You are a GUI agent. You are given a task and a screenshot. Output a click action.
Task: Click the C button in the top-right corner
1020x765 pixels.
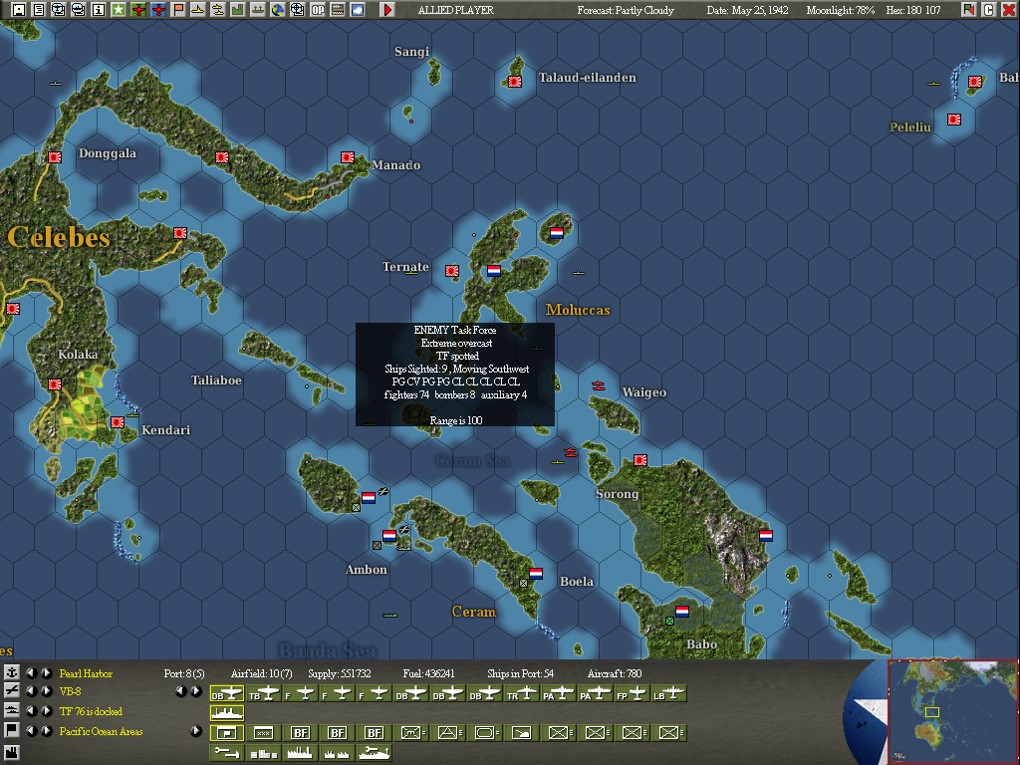coord(988,10)
